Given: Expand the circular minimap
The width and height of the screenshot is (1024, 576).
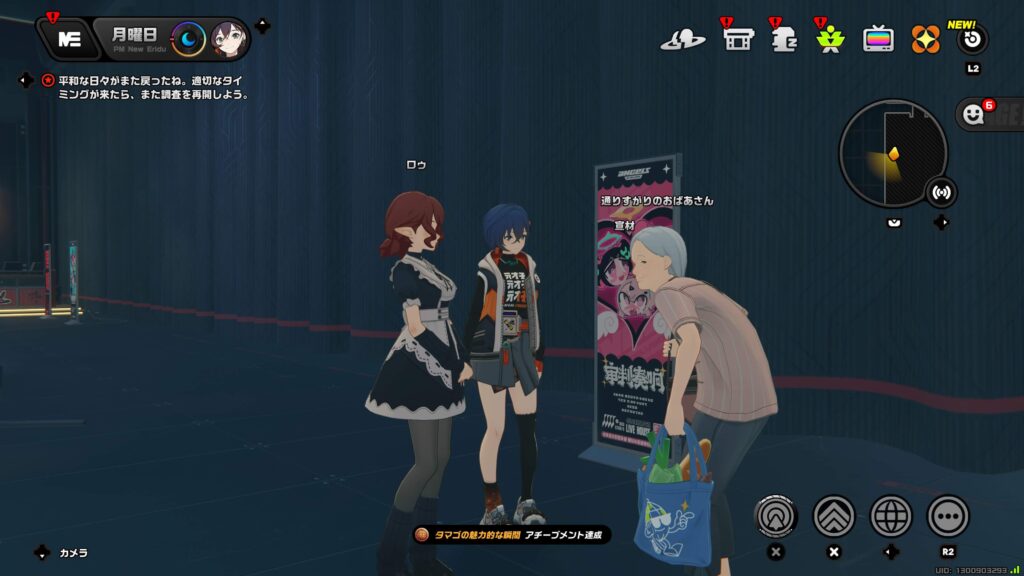Looking at the screenshot, I should pyautogui.click(x=893, y=153).
